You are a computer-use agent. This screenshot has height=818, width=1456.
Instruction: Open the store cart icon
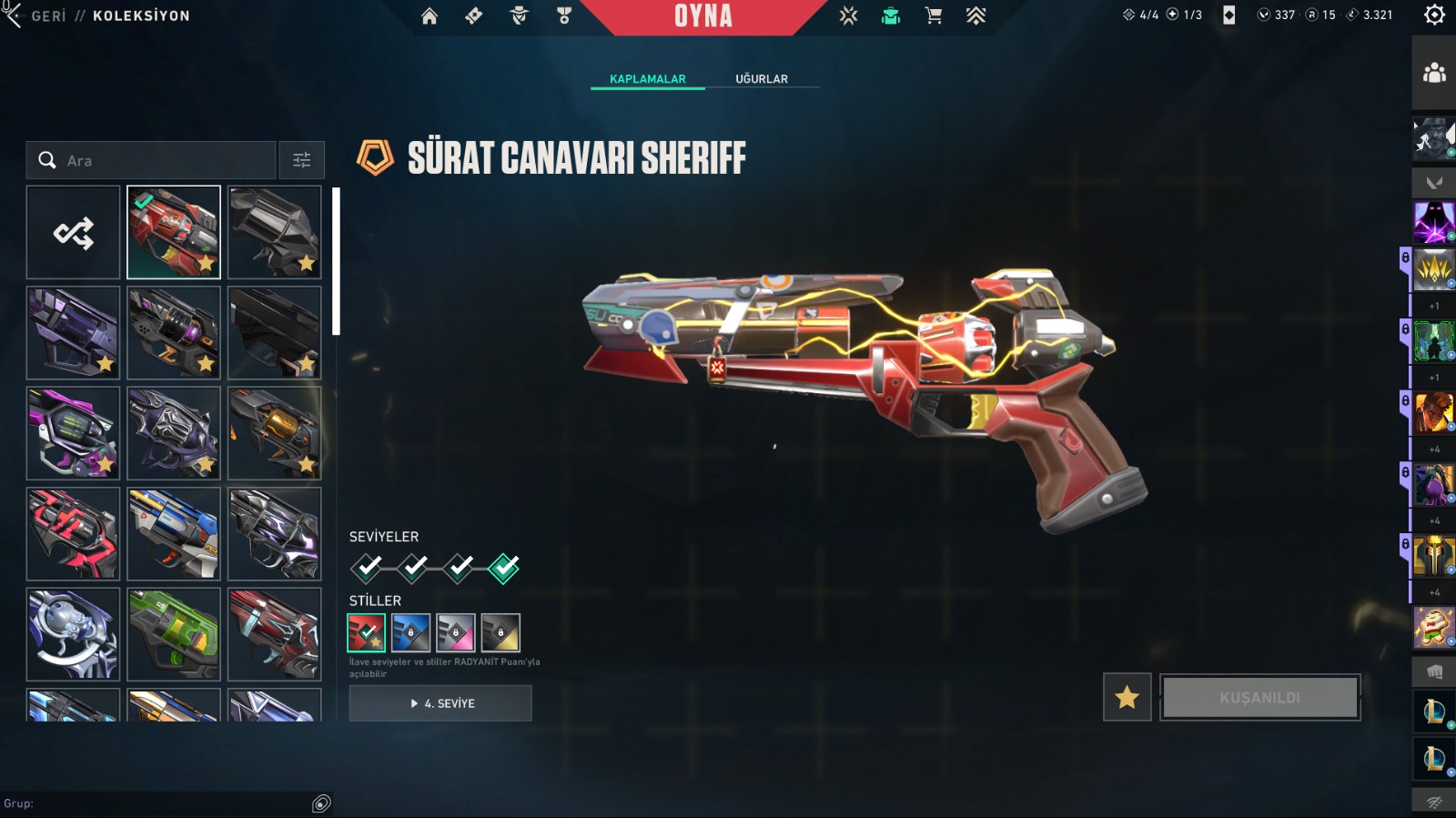pyautogui.click(x=934, y=15)
